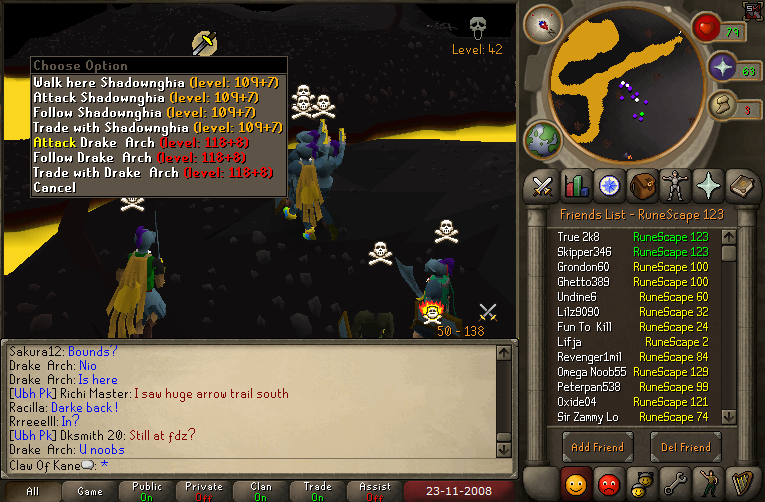Open the skills stats bar-chart tab
This screenshot has width=765, height=502.
575,186
